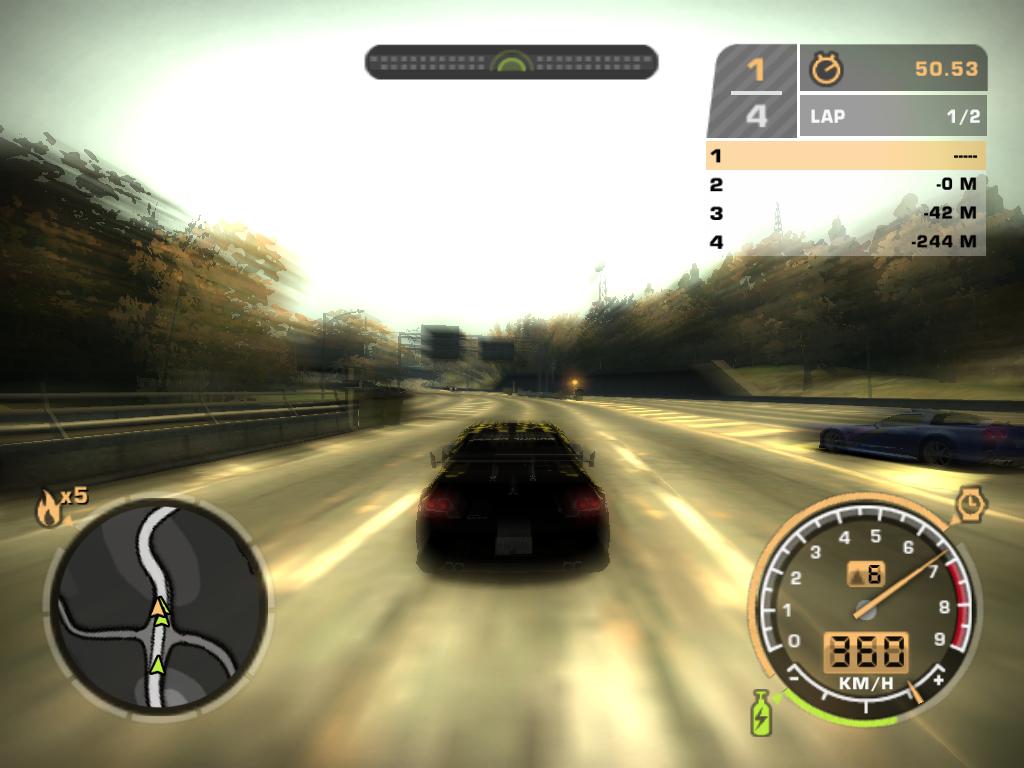The height and width of the screenshot is (768, 1024).
Task: Select the race timer stopwatch icon
Action: (827, 69)
